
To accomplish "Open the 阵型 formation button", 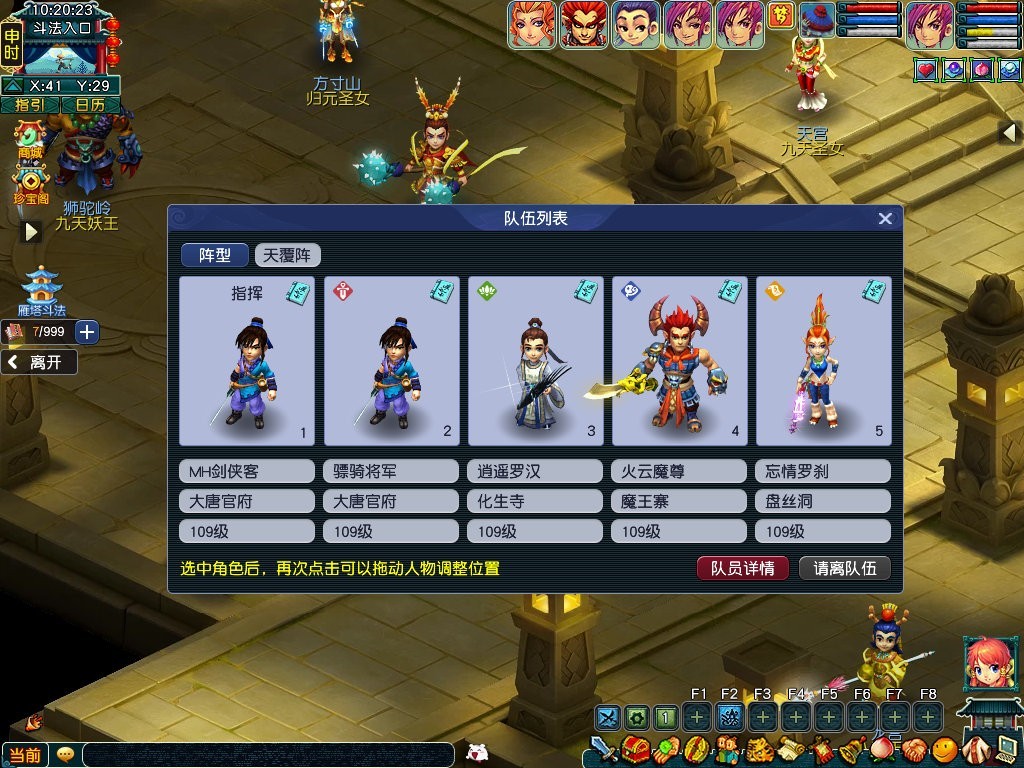I will point(214,255).
